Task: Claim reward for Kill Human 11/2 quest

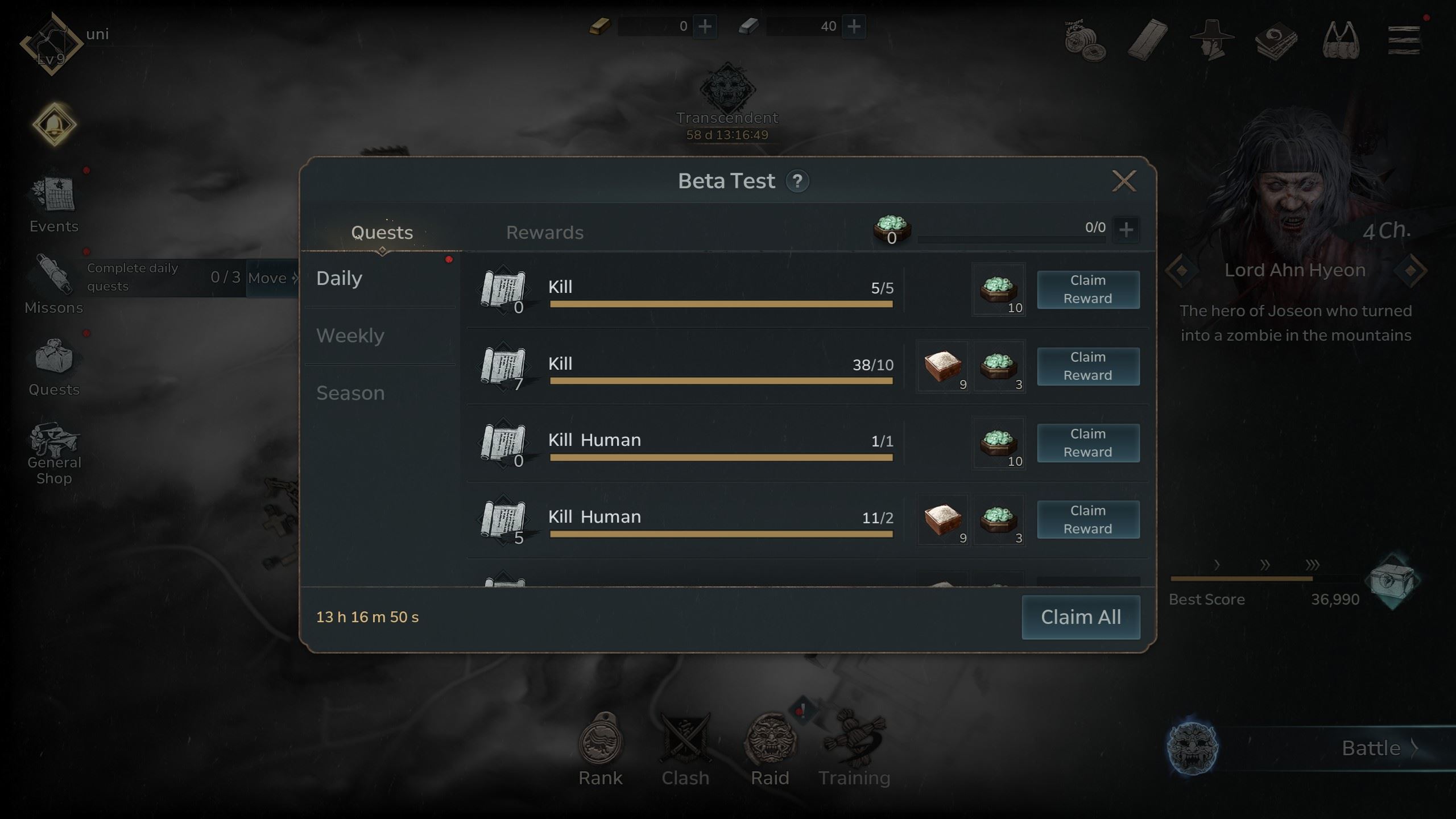Action: (x=1087, y=520)
